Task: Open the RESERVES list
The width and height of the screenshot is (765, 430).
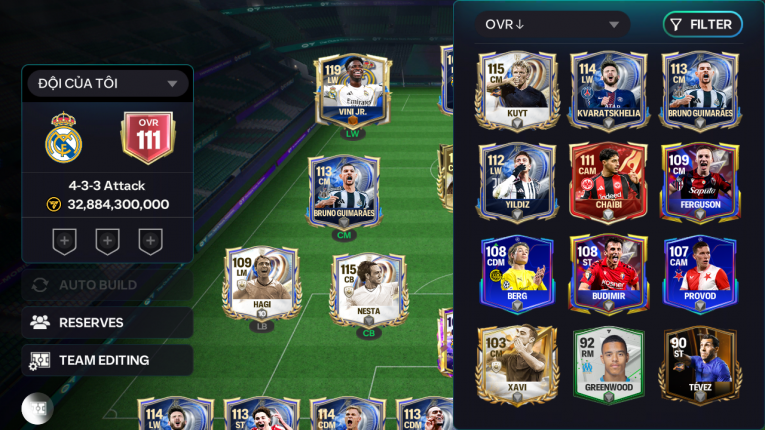Action: [x=107, y=322]
